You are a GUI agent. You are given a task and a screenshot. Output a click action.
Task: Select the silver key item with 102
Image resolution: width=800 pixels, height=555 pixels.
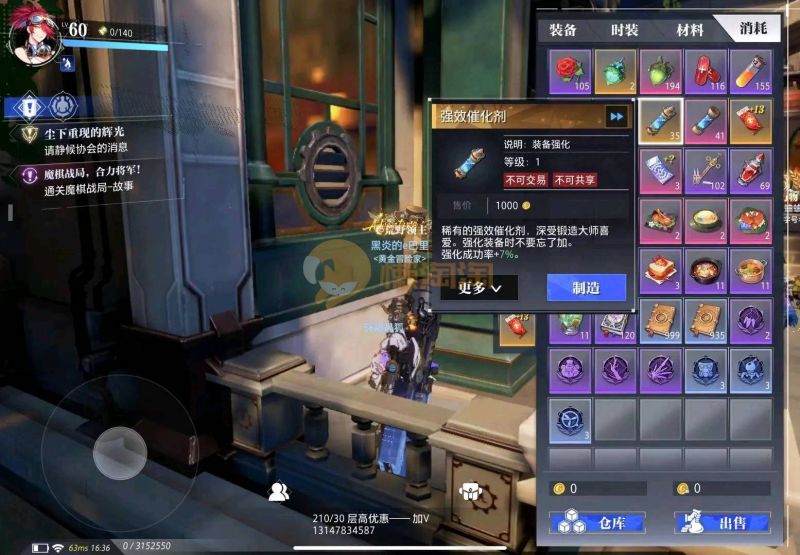706,170
